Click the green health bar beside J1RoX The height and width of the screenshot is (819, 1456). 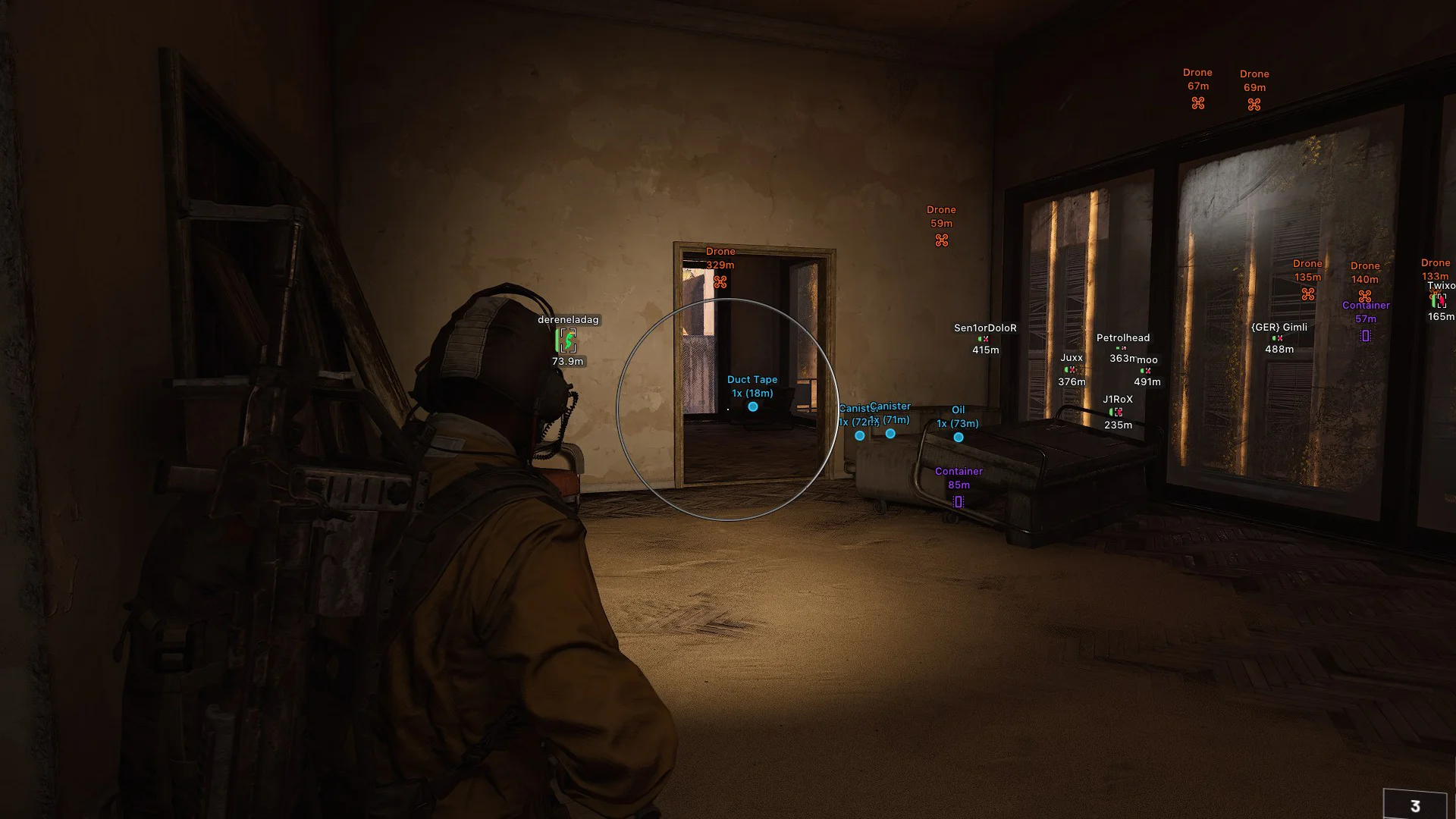pyautogui.click(x=1112, y=412)
